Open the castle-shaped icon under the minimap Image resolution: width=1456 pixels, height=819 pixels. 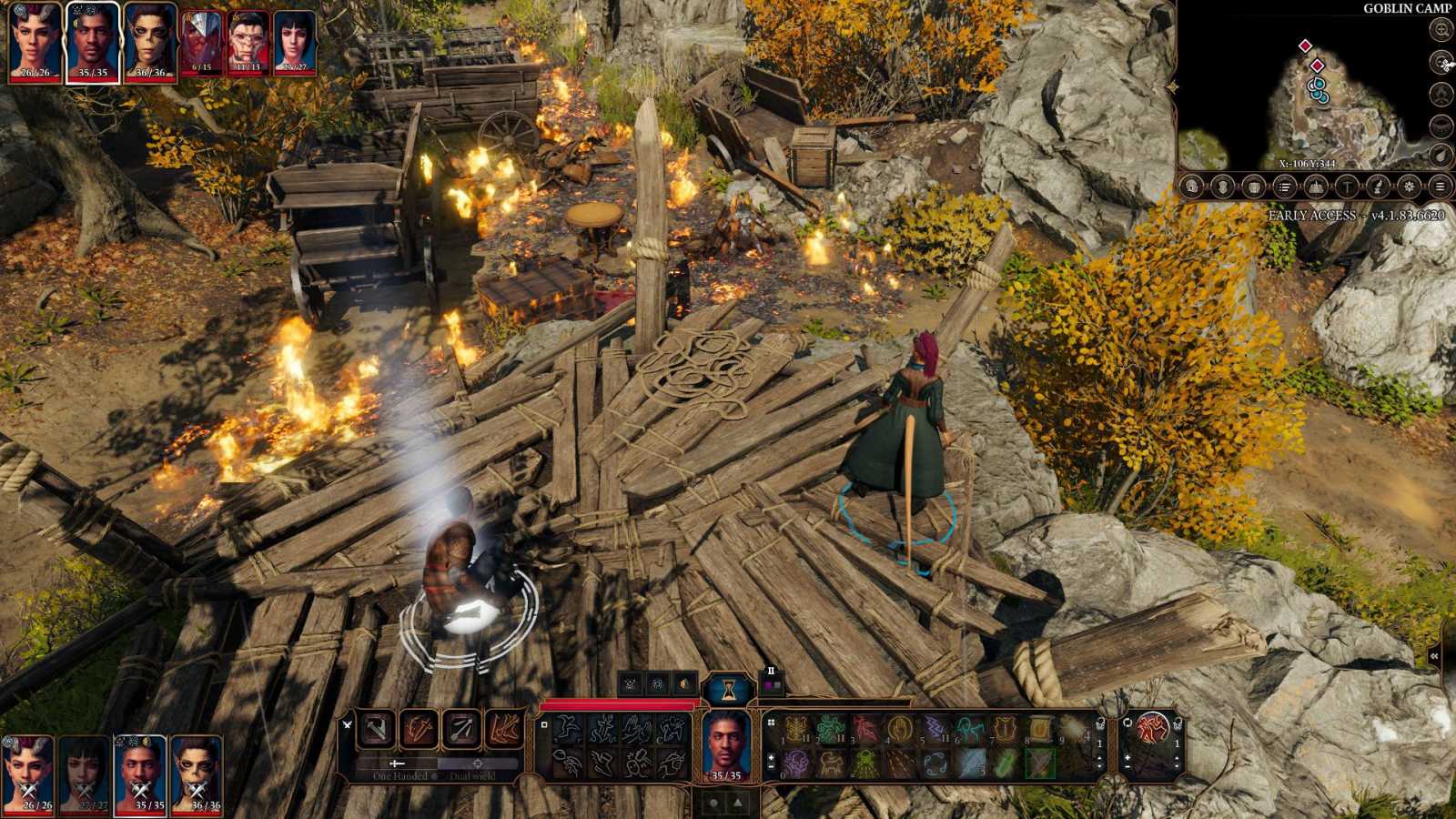1316,187
